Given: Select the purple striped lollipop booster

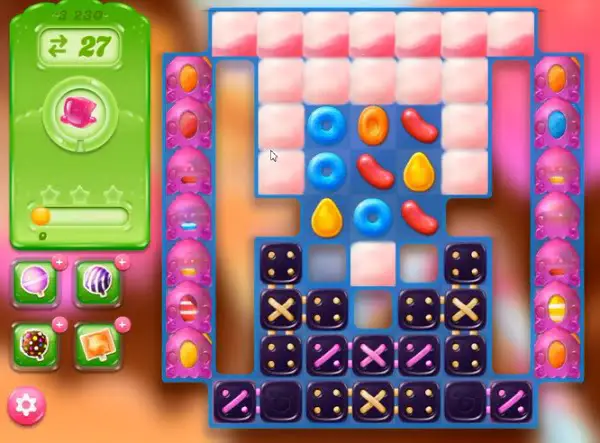Looking at the screenshot, I should coord(97,283).
